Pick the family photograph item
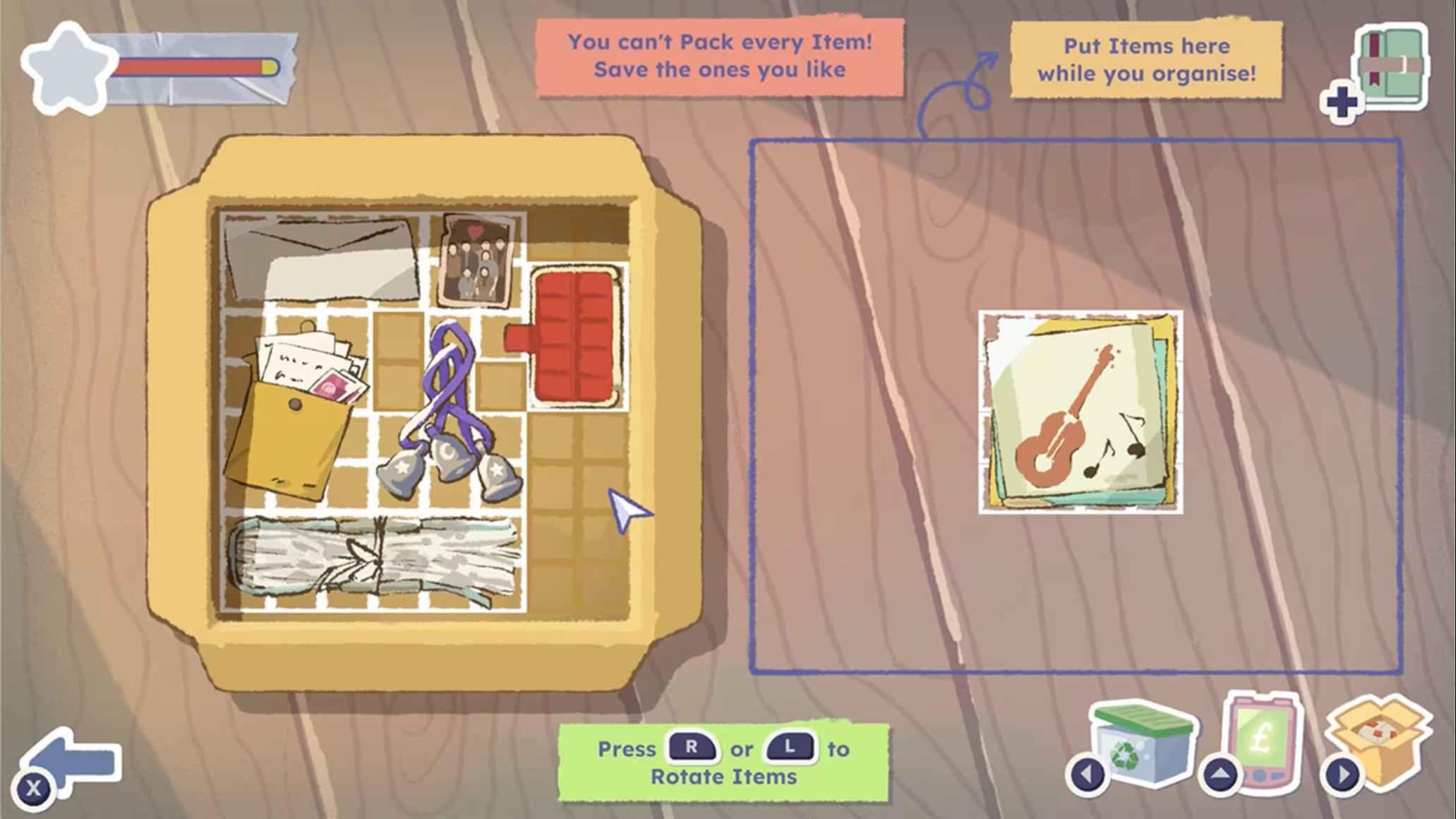 [477, 261]
